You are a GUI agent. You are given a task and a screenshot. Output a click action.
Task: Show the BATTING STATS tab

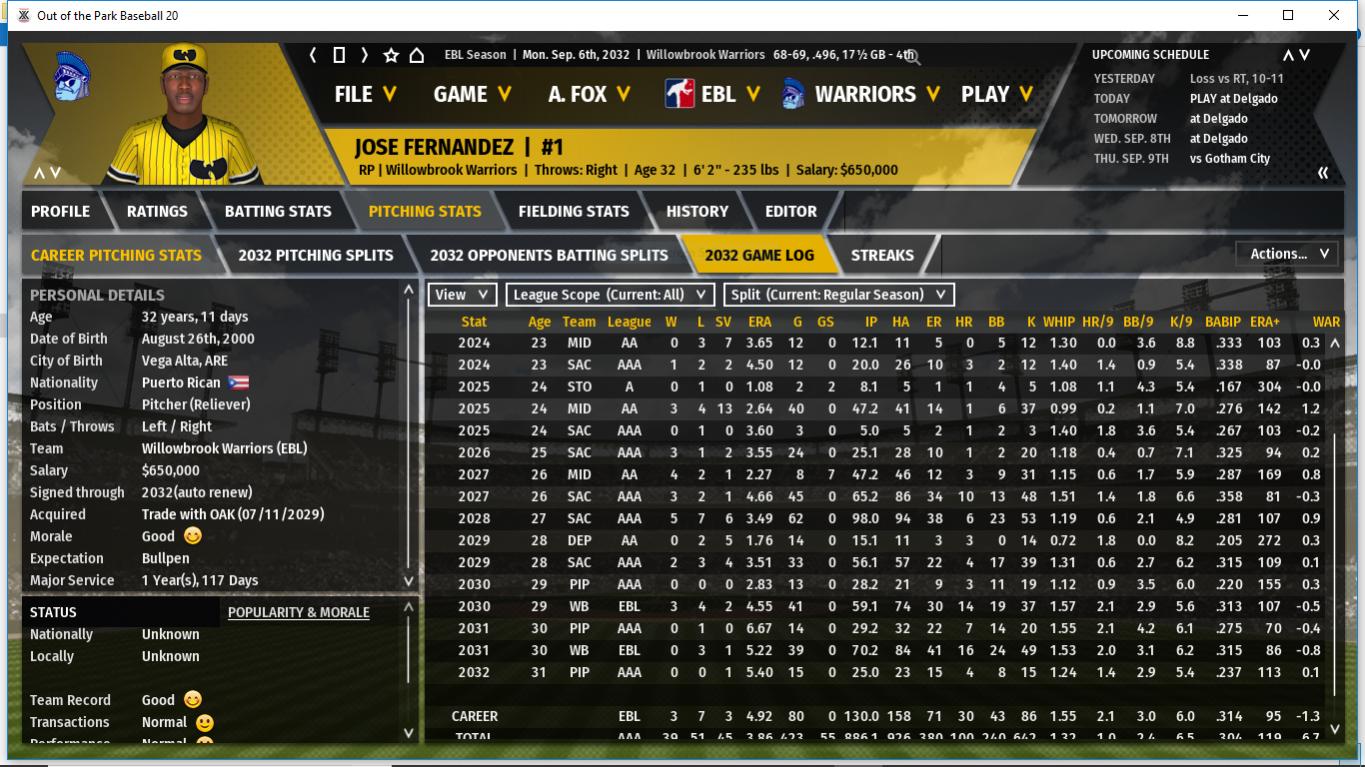point(277,211)
